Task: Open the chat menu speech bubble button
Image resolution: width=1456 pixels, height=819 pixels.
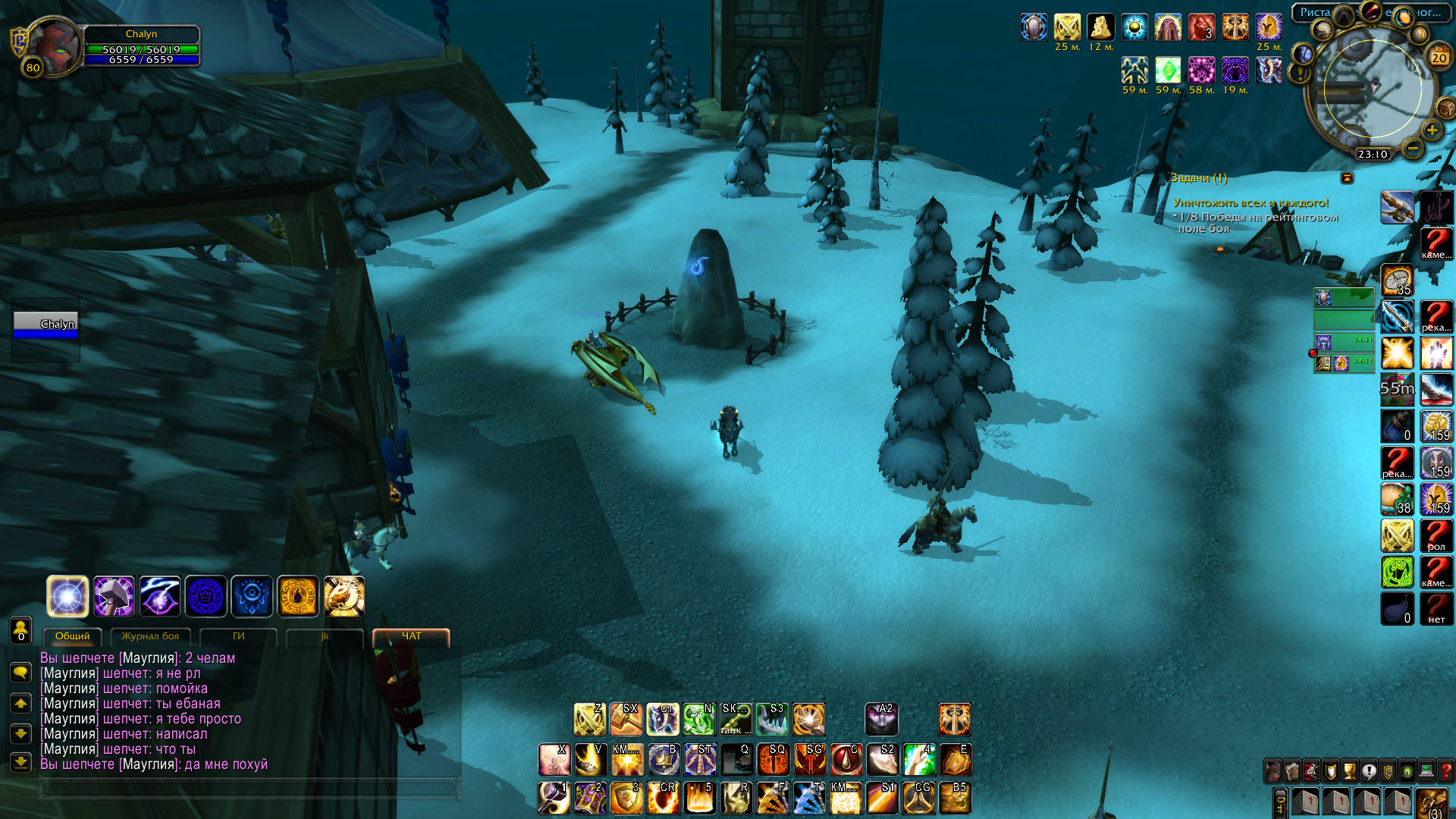Action: coord(20,672)
